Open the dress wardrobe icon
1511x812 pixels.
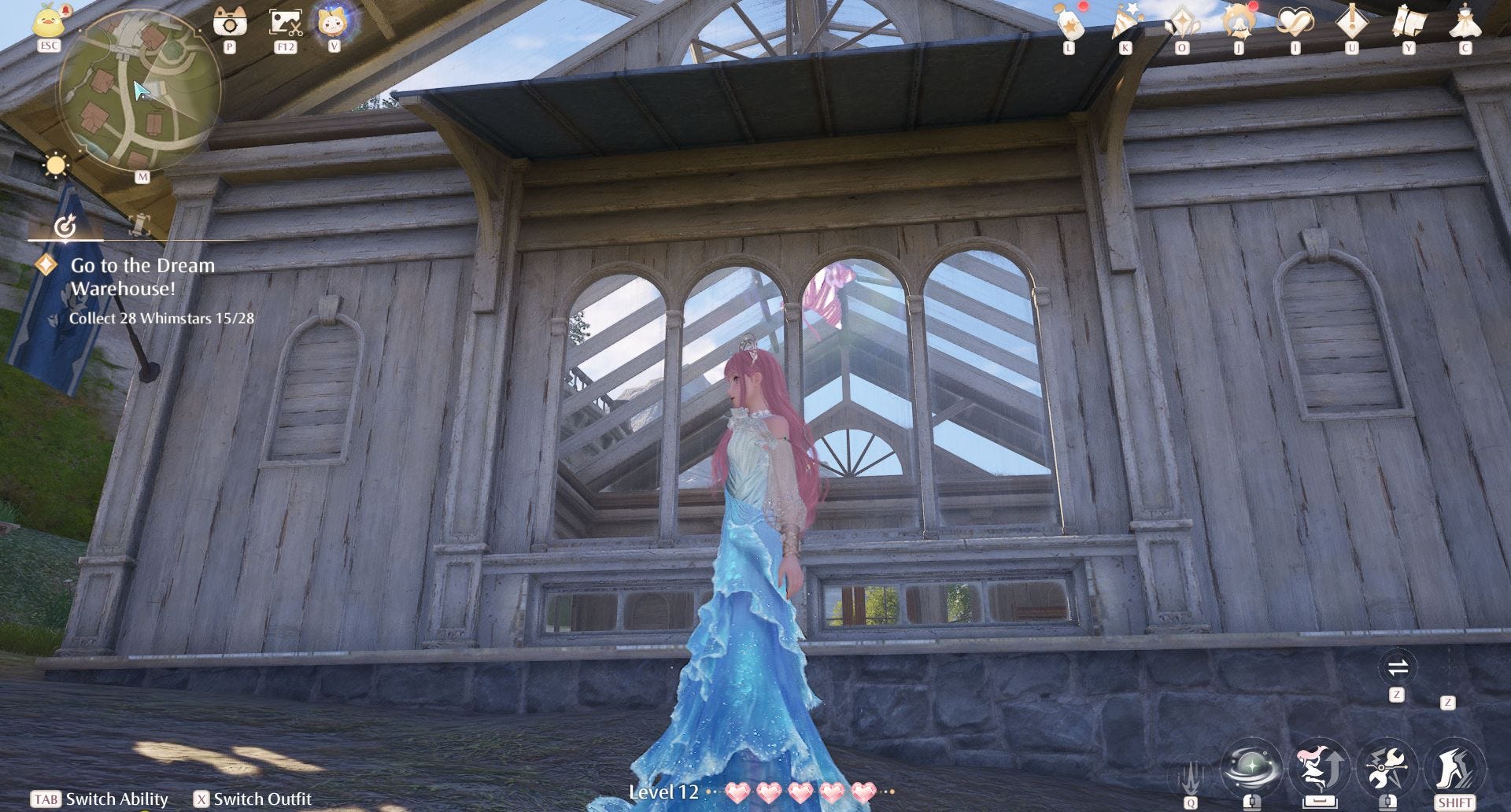[1465, 22]
